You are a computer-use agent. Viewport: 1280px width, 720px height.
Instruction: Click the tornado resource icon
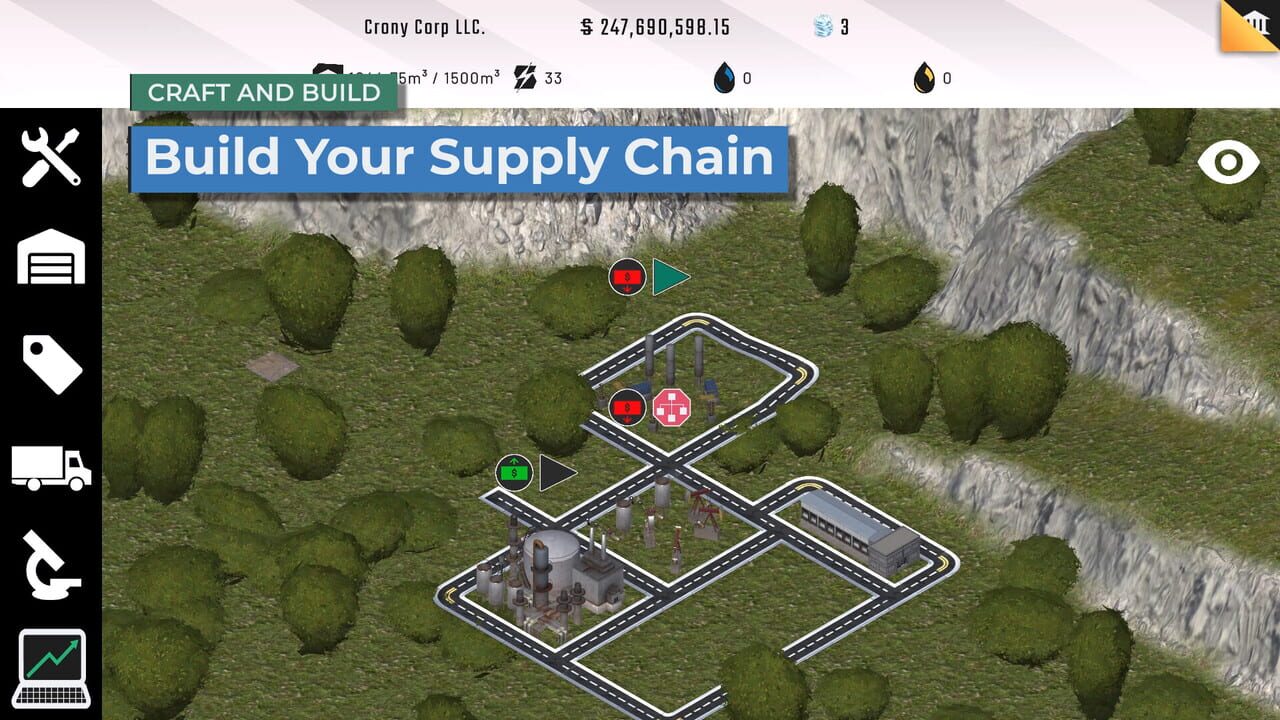pos(822,27)
